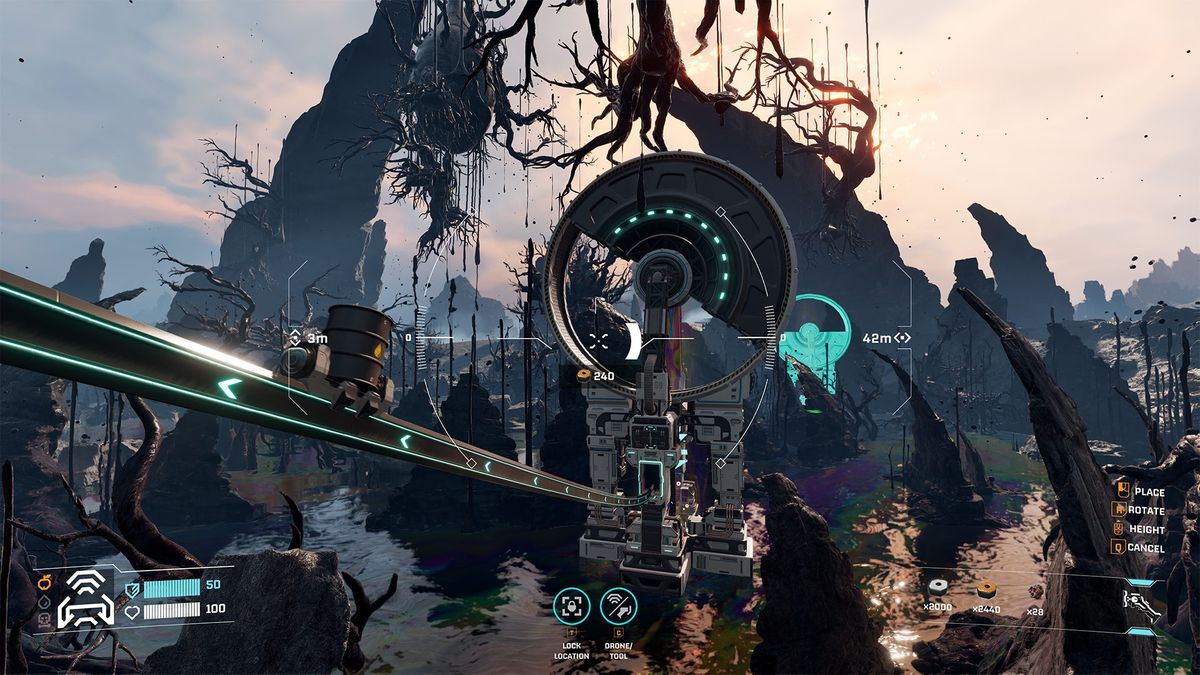Select the gold hex nut resource
The width and height of the screenshot is (1200, 675).
pos(987,588)
